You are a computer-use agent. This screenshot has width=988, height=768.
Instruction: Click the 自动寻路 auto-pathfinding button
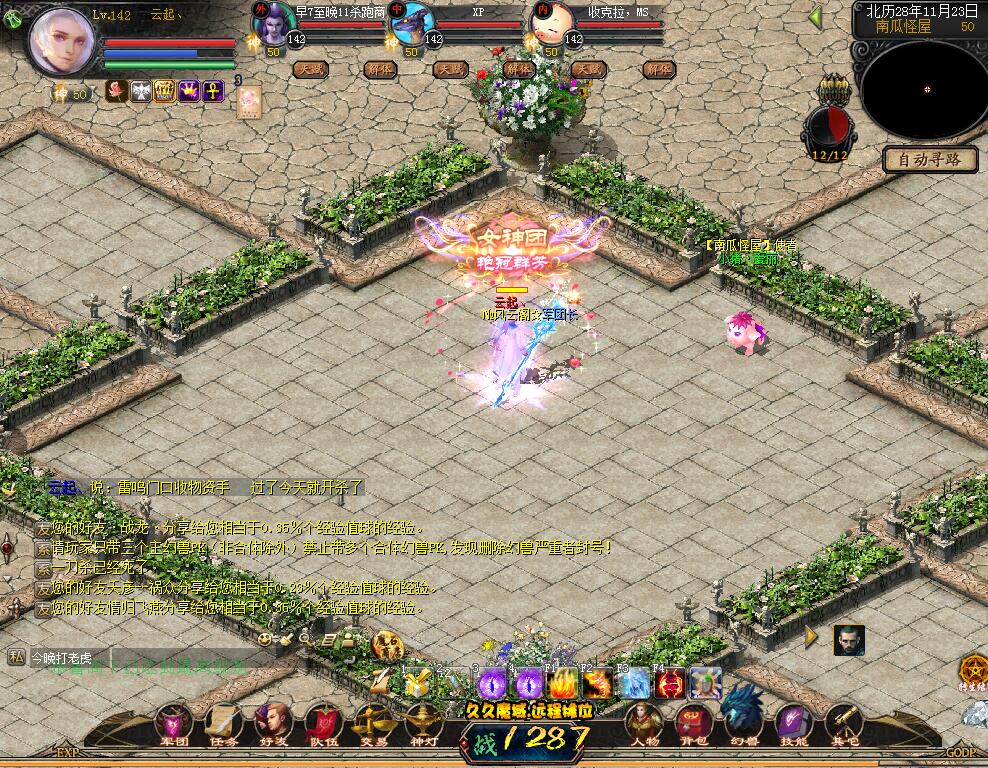(x=929, y=159)
